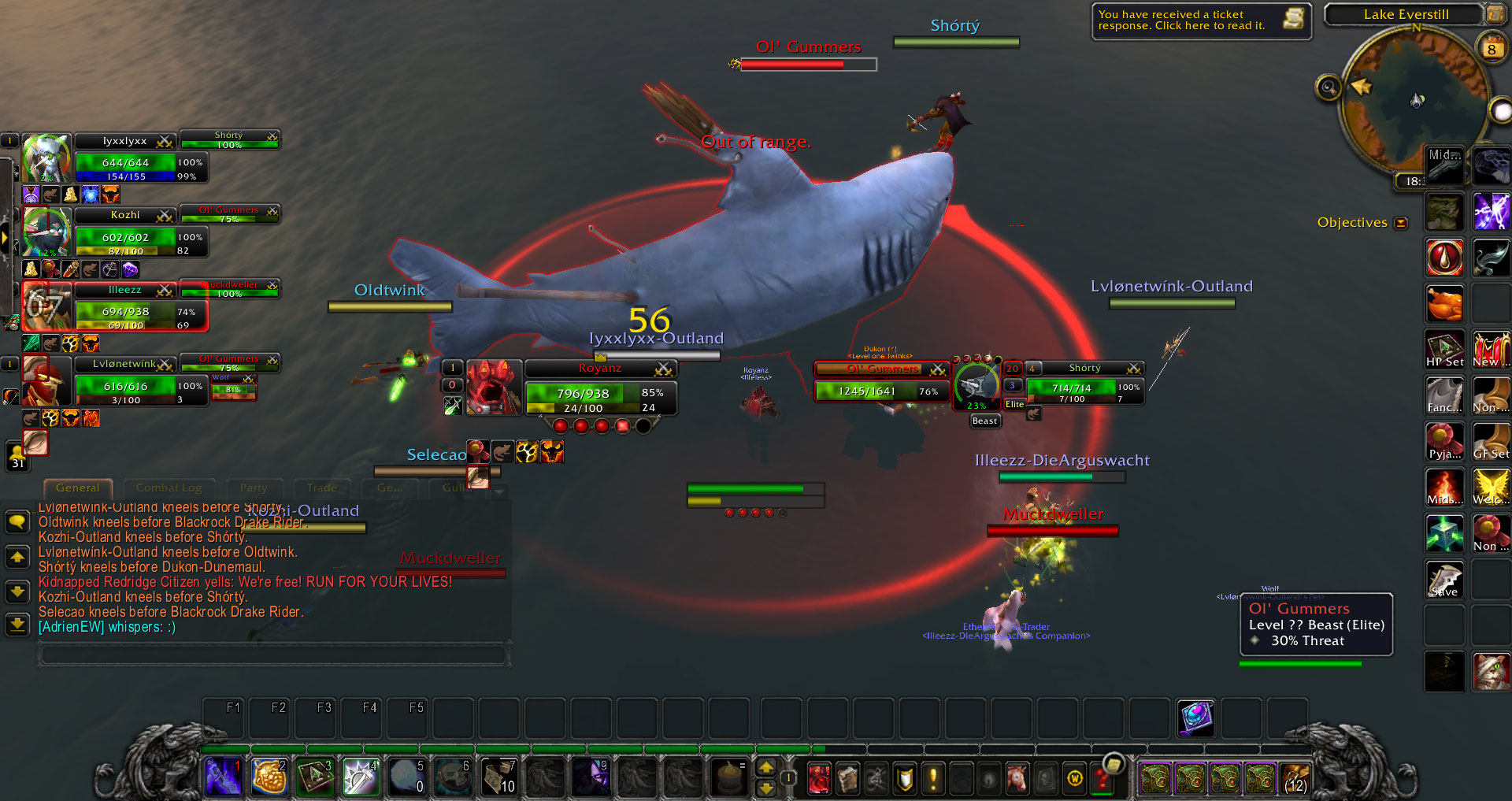Activate the GF Set macro button

[x=1491, y=442]
